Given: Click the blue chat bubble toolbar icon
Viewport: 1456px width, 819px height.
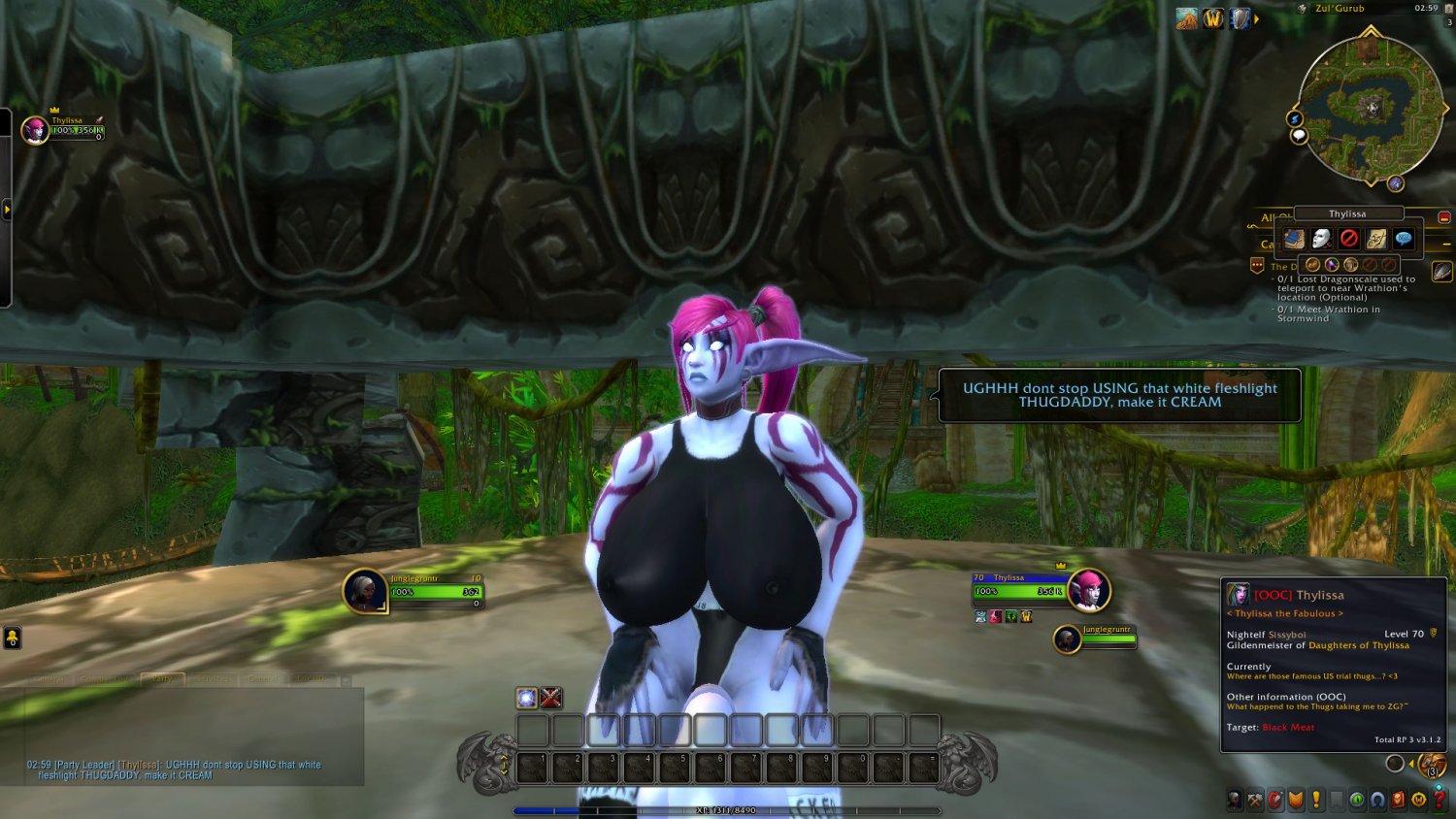Looking at the screenshot, I should (1404, 239).
